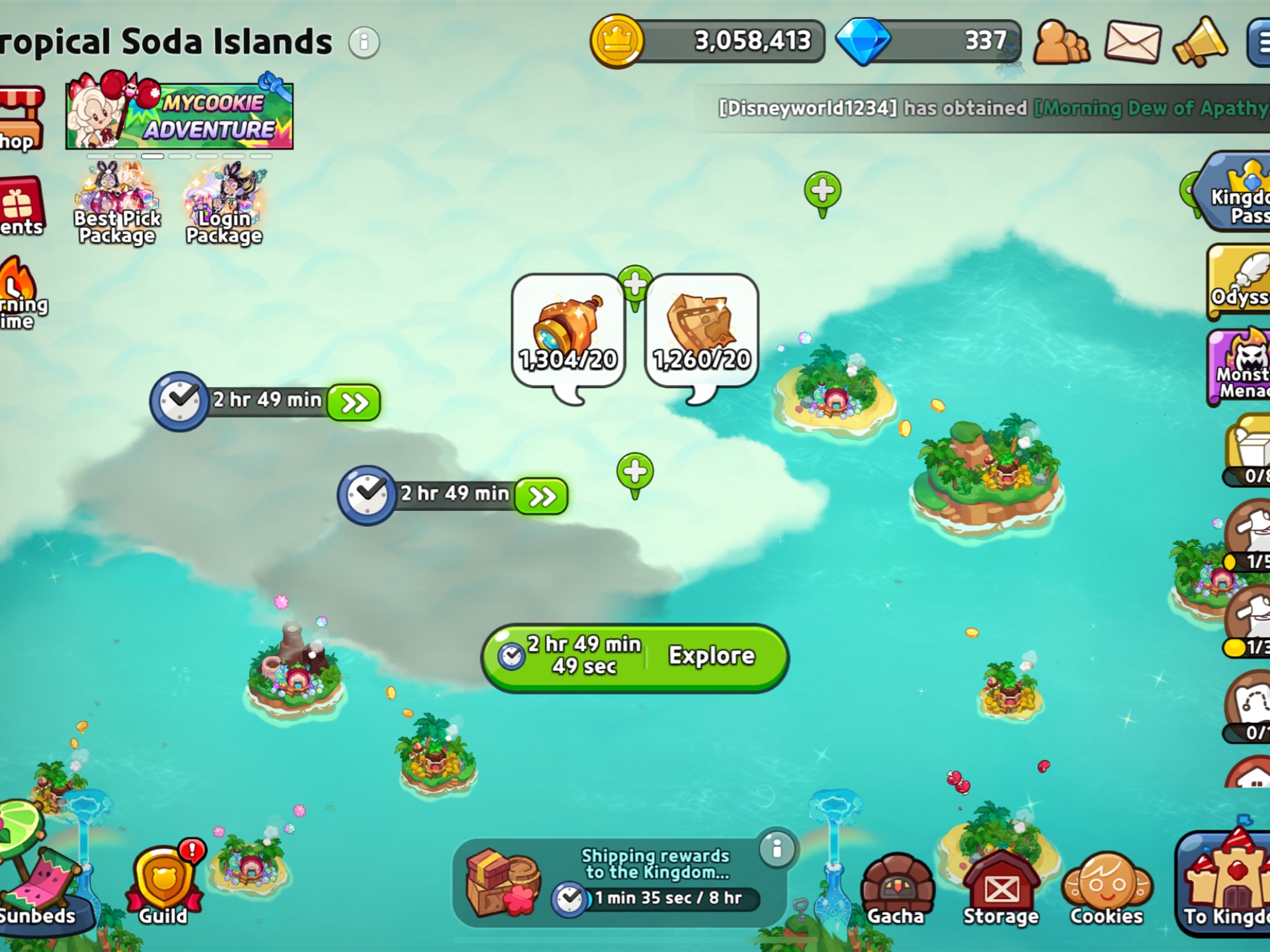Open the Best Pick Package offer

[x=117, y=205]
